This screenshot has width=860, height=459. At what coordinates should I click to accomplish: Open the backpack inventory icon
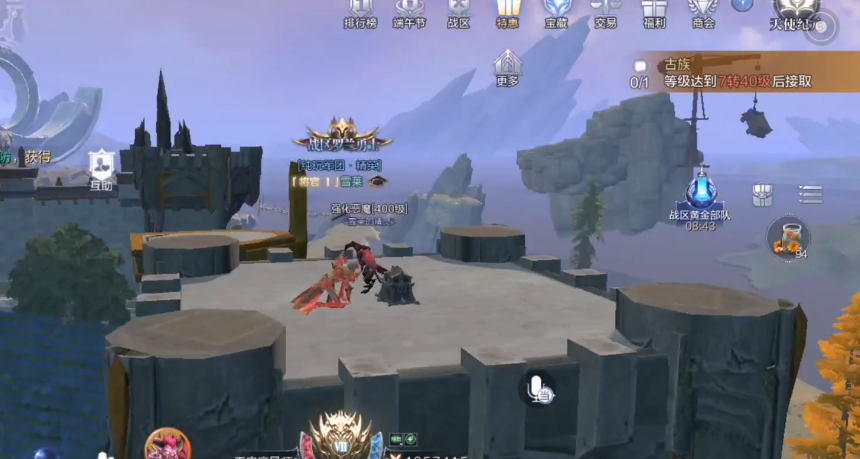763,194
